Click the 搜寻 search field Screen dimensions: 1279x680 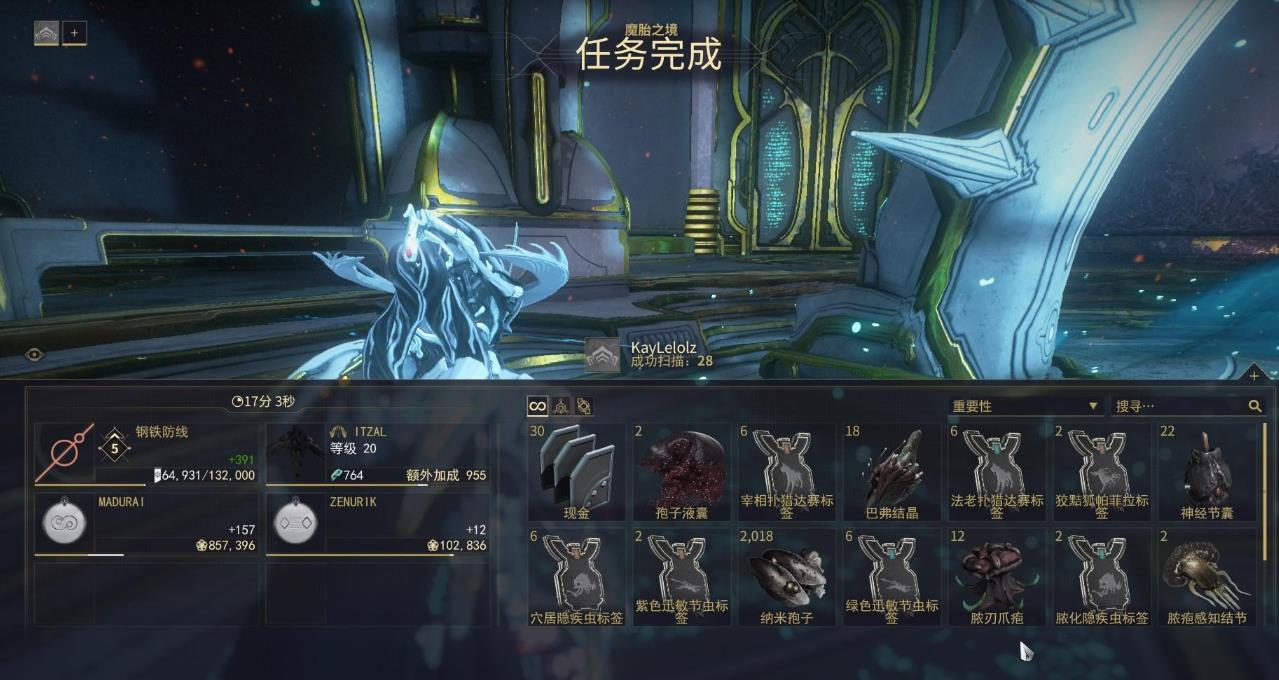(1180, 406)
